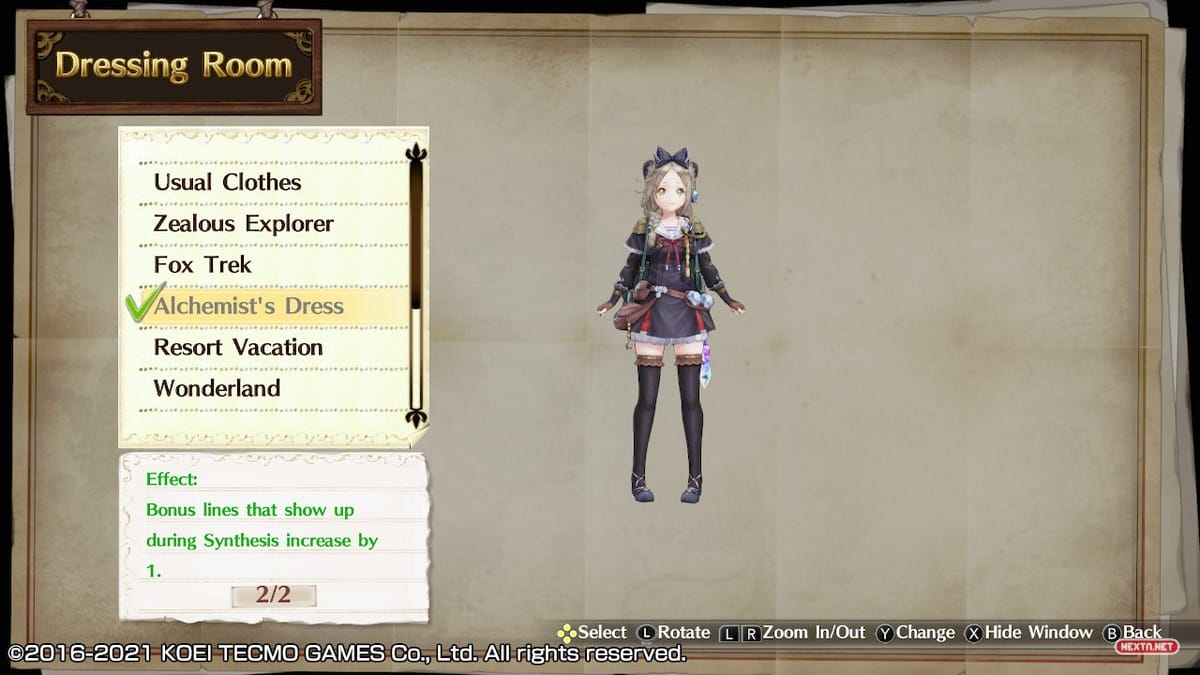The height and width of the screenshot is (675, 1200).
Task: Click the 2/2 effect page indicator
Action: pyautogui.click(x=273, y=595)
